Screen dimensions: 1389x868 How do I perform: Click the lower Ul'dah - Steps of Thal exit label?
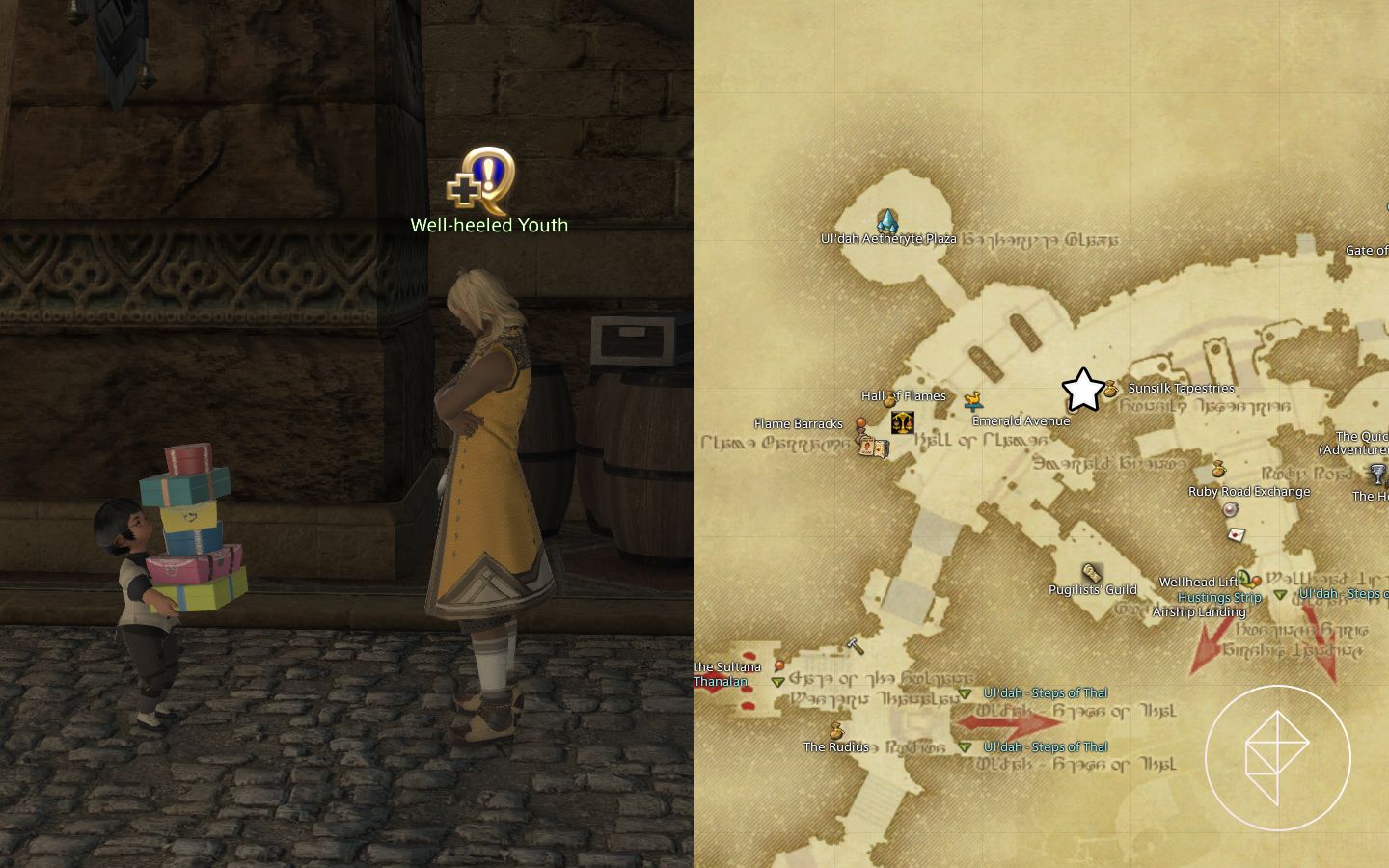(1045, 746)
